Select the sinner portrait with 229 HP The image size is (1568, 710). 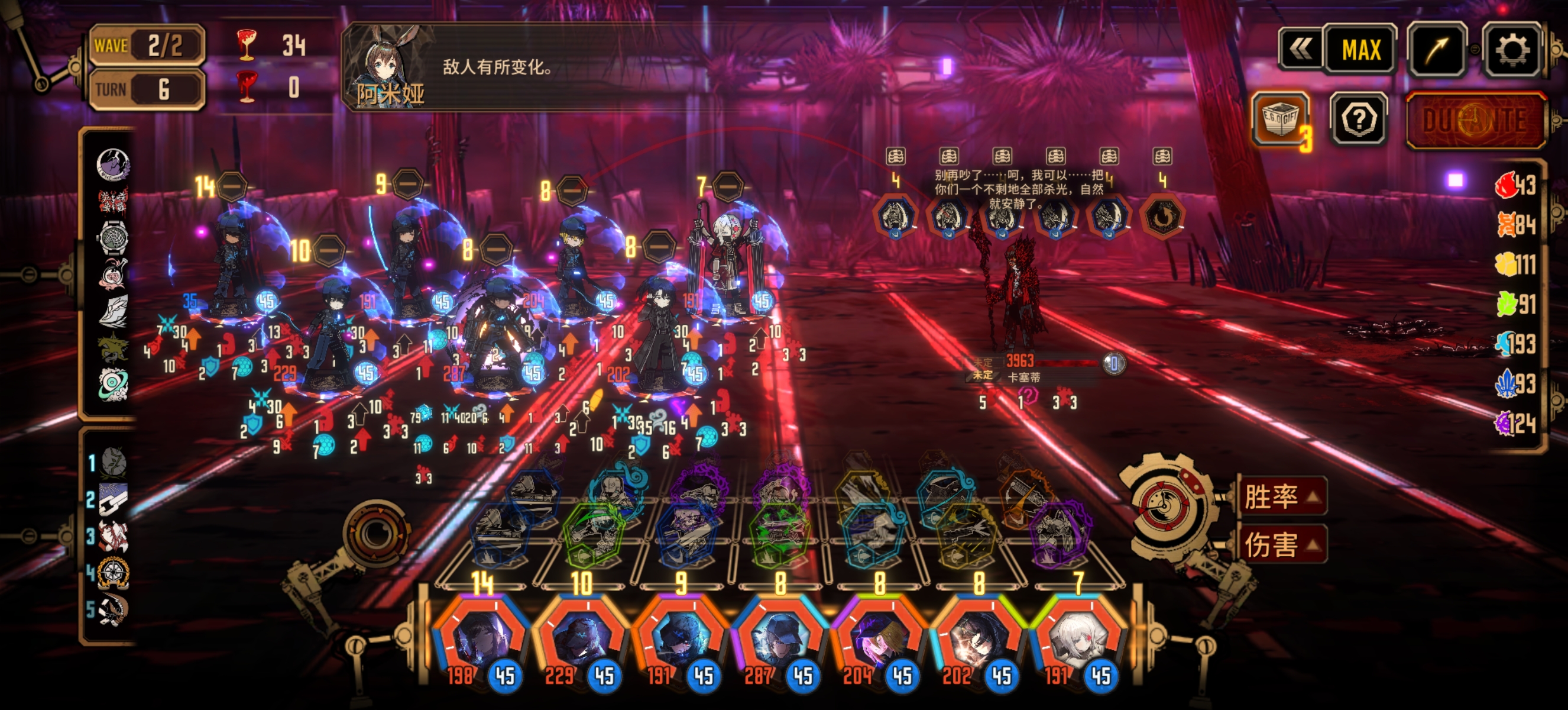[x=581, y=640]
